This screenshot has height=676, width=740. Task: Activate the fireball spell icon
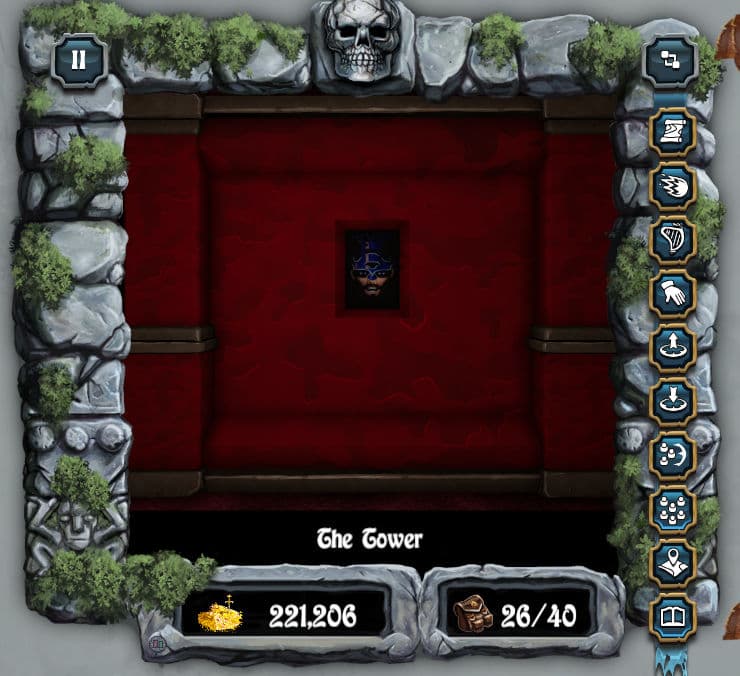(673, 187)
